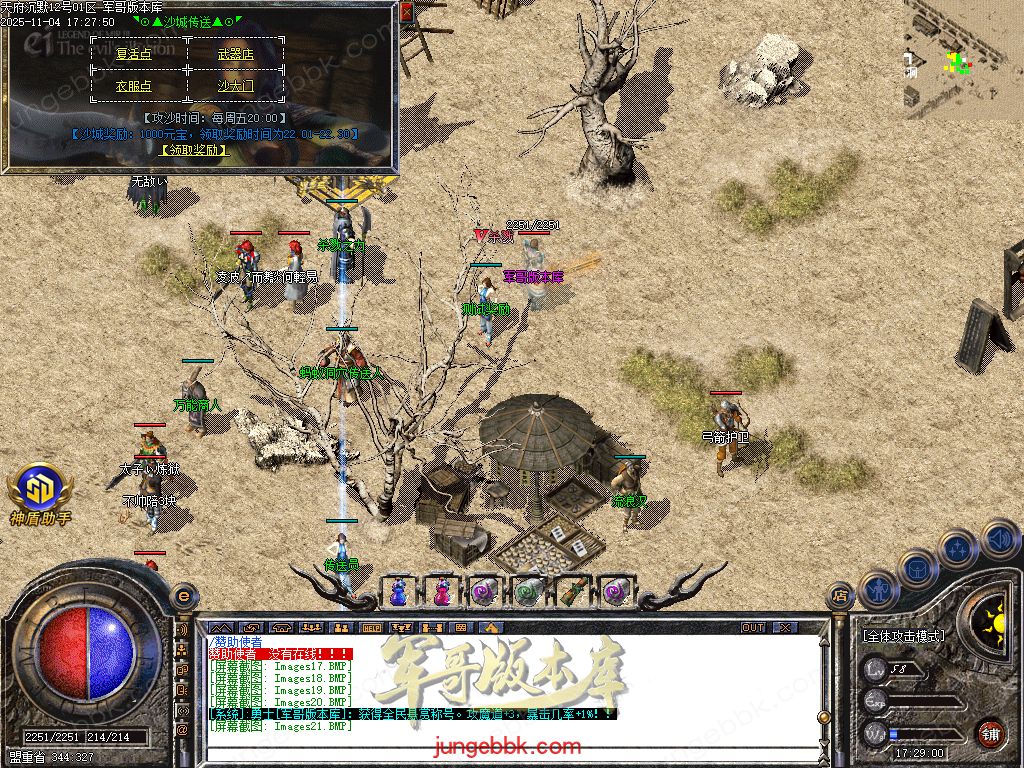Viewport: 1024px width, 768px height.
Task: Open the shop via the 店 button
Action: tap(840, 595)
